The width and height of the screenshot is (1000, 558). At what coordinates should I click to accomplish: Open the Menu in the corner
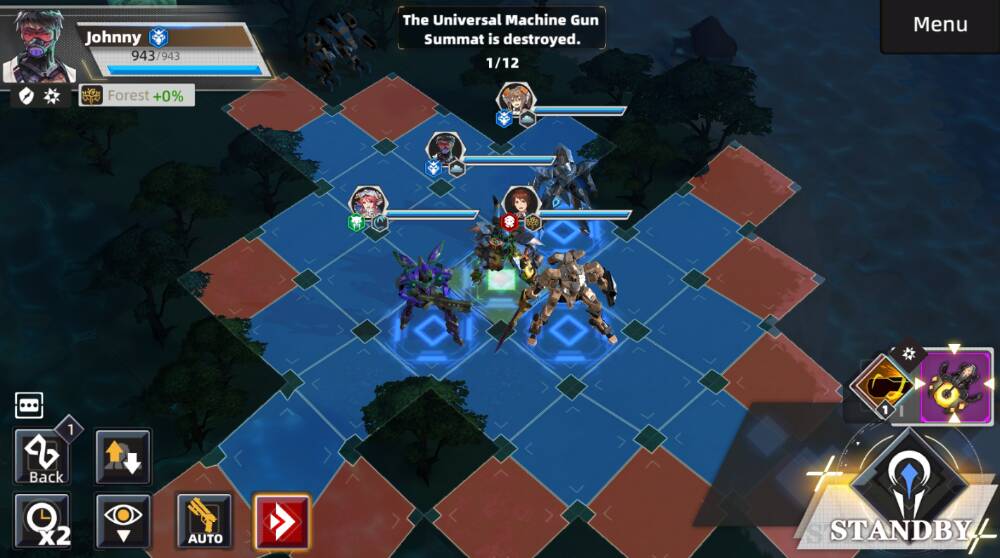939,25
